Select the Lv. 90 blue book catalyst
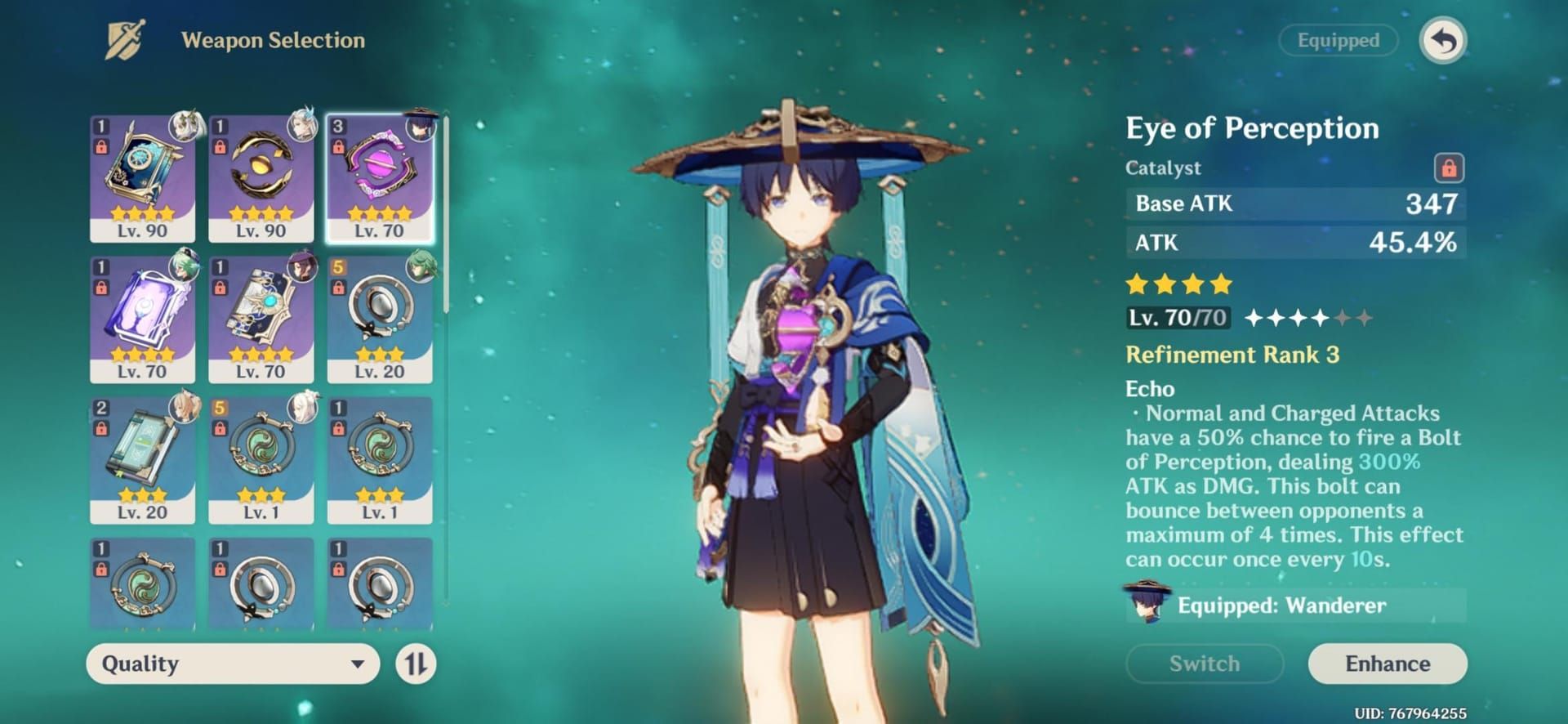Viewport: 1568px width, 724px height. tap(142, 177)
